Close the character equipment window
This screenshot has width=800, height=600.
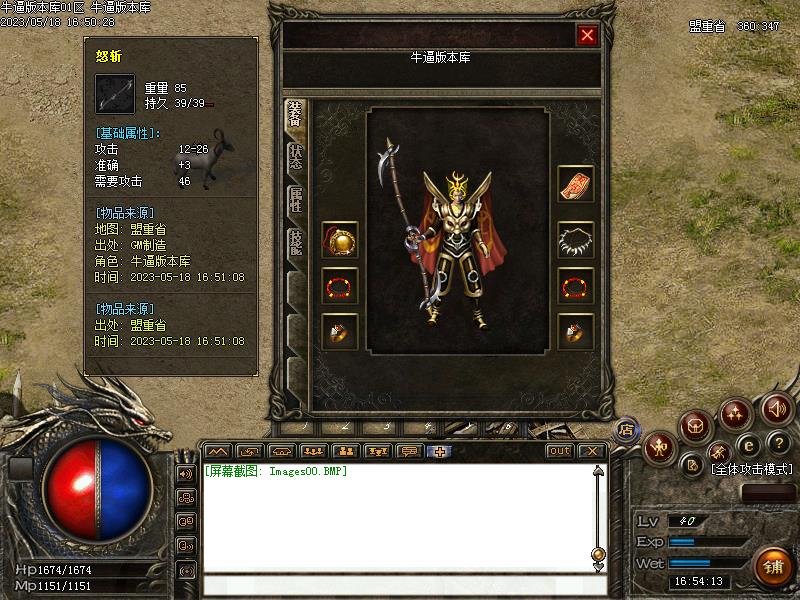point(587,35)
